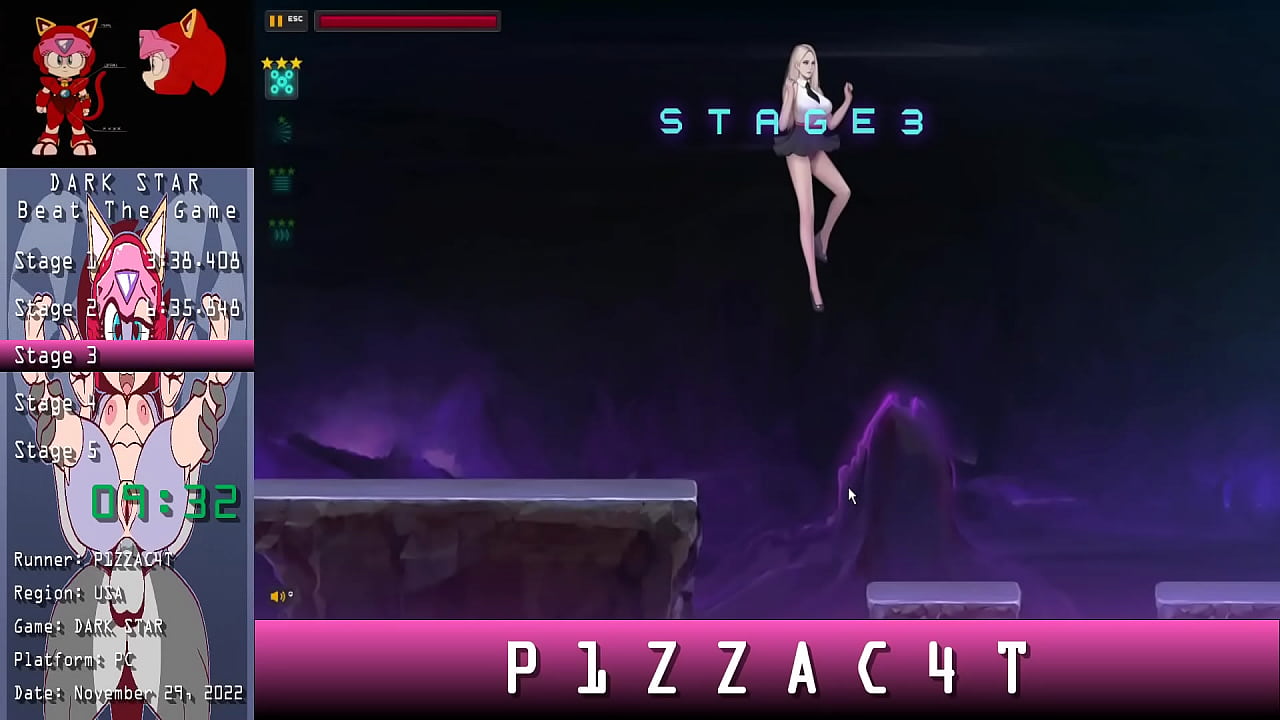Select the cyan gems skill icon
Screen dimensions: 1280x720
point(281,83)
